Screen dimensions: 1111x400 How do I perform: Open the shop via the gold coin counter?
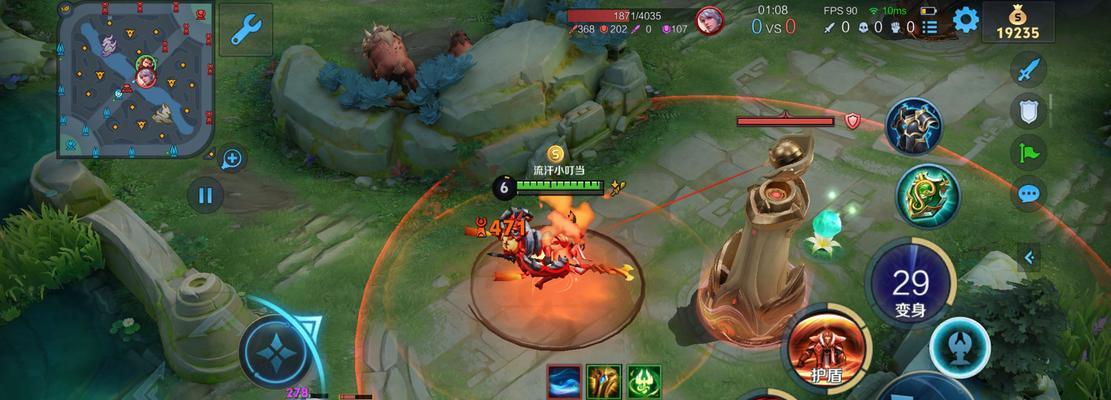tap(1017, 22)
